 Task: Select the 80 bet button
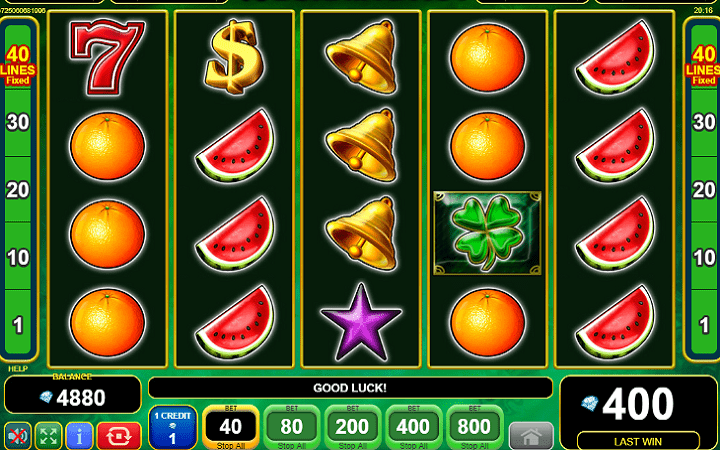point(292,427)
